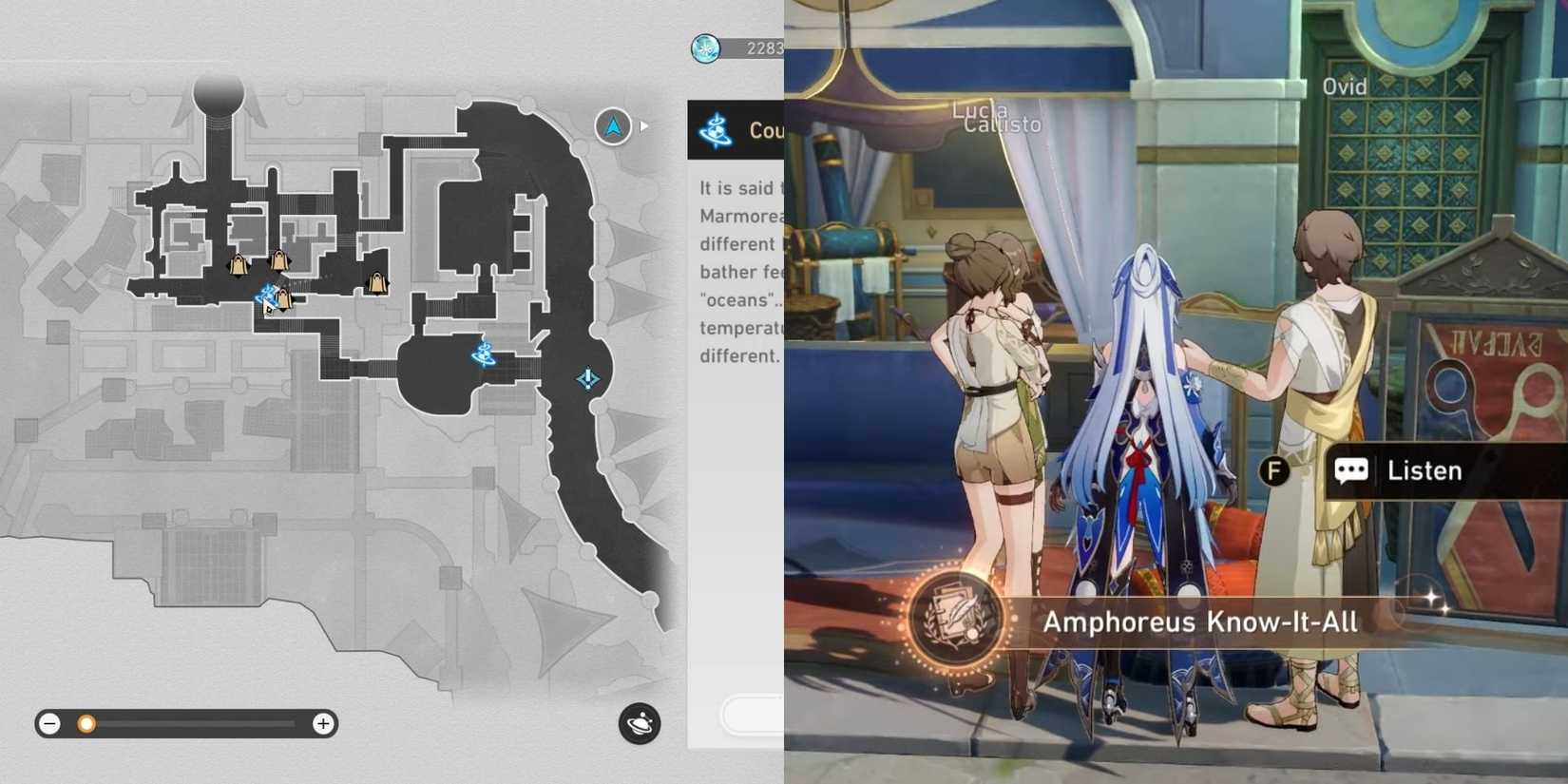This screenshot has width=1568, height=784.
Task: Click the compass arrow icon on the minimap
Action: tap(612, 124)
